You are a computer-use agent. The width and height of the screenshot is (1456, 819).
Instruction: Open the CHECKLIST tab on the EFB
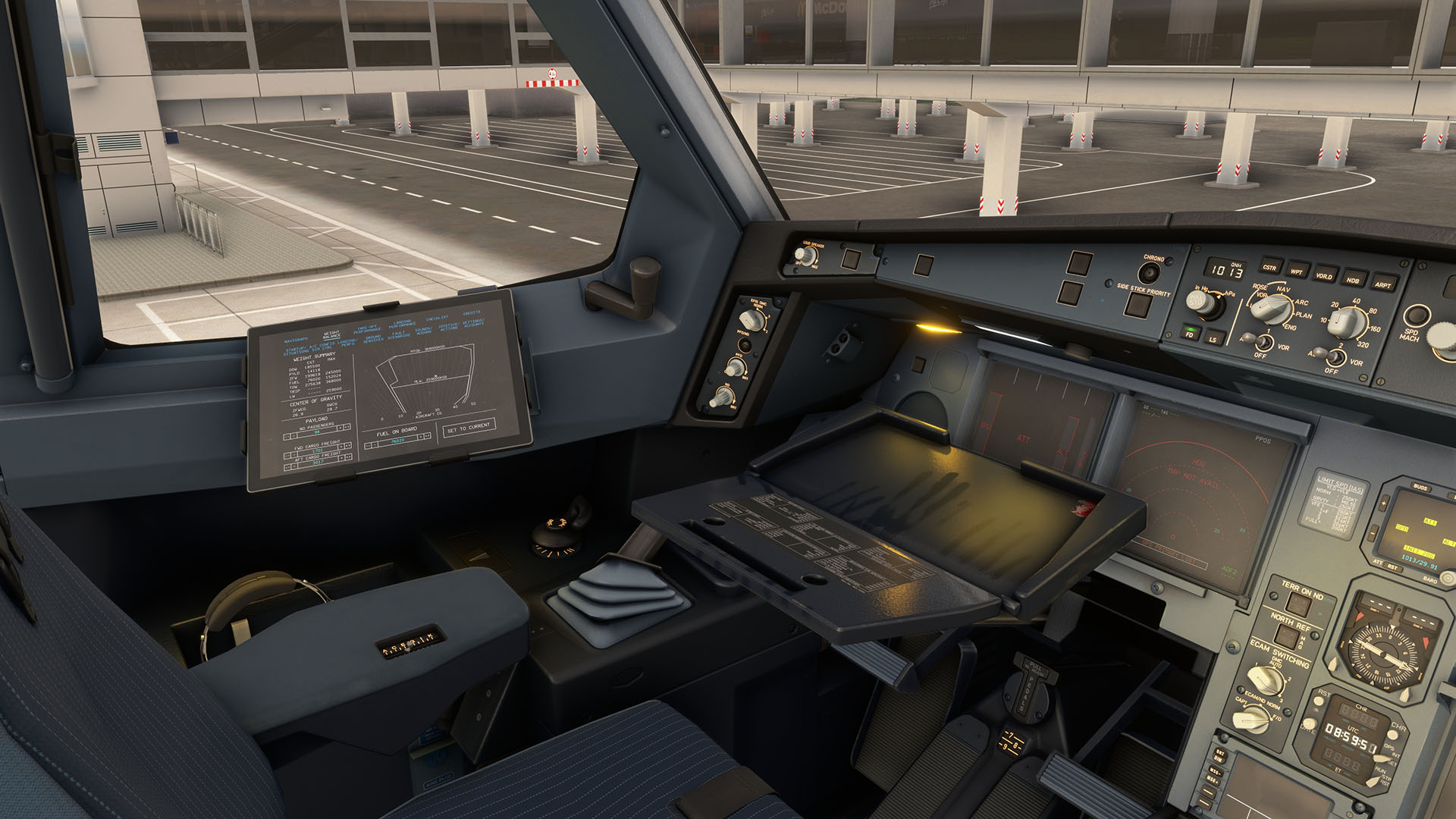pos(438,319)
